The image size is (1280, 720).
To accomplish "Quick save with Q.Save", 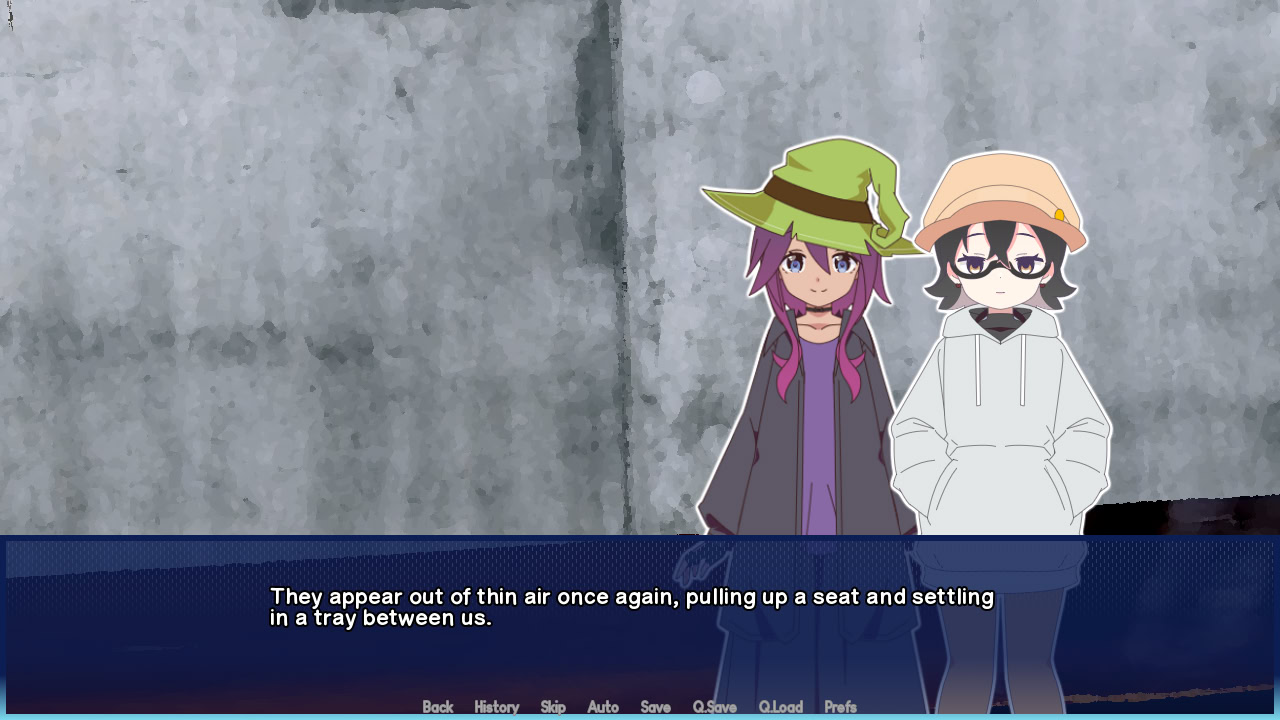I will 714,707.
